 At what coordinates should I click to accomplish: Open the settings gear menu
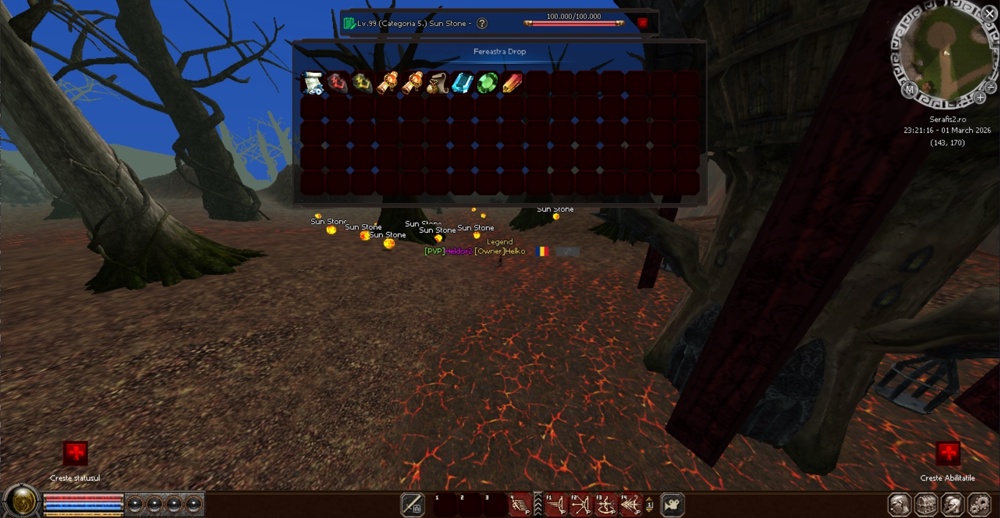point(978,504)
